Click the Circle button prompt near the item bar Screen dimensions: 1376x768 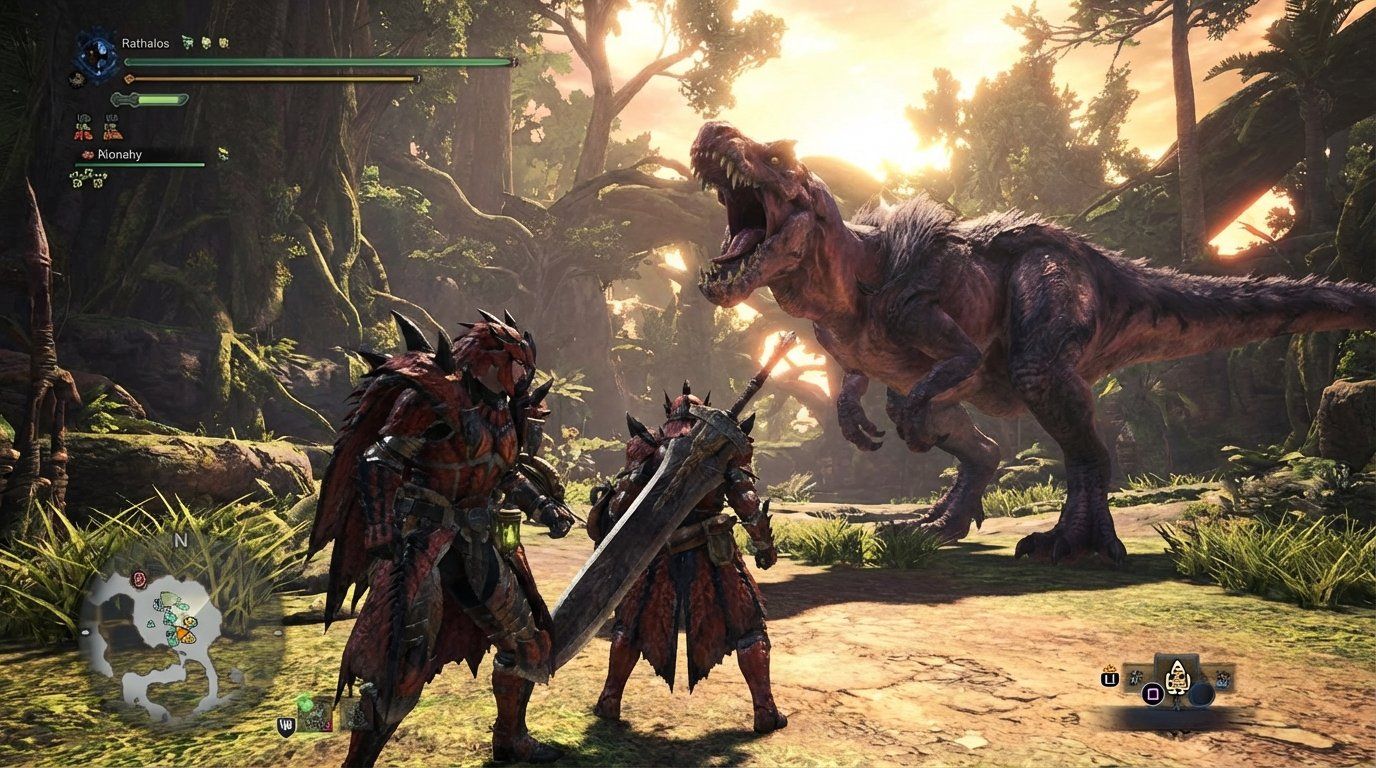coord(1153,694)
